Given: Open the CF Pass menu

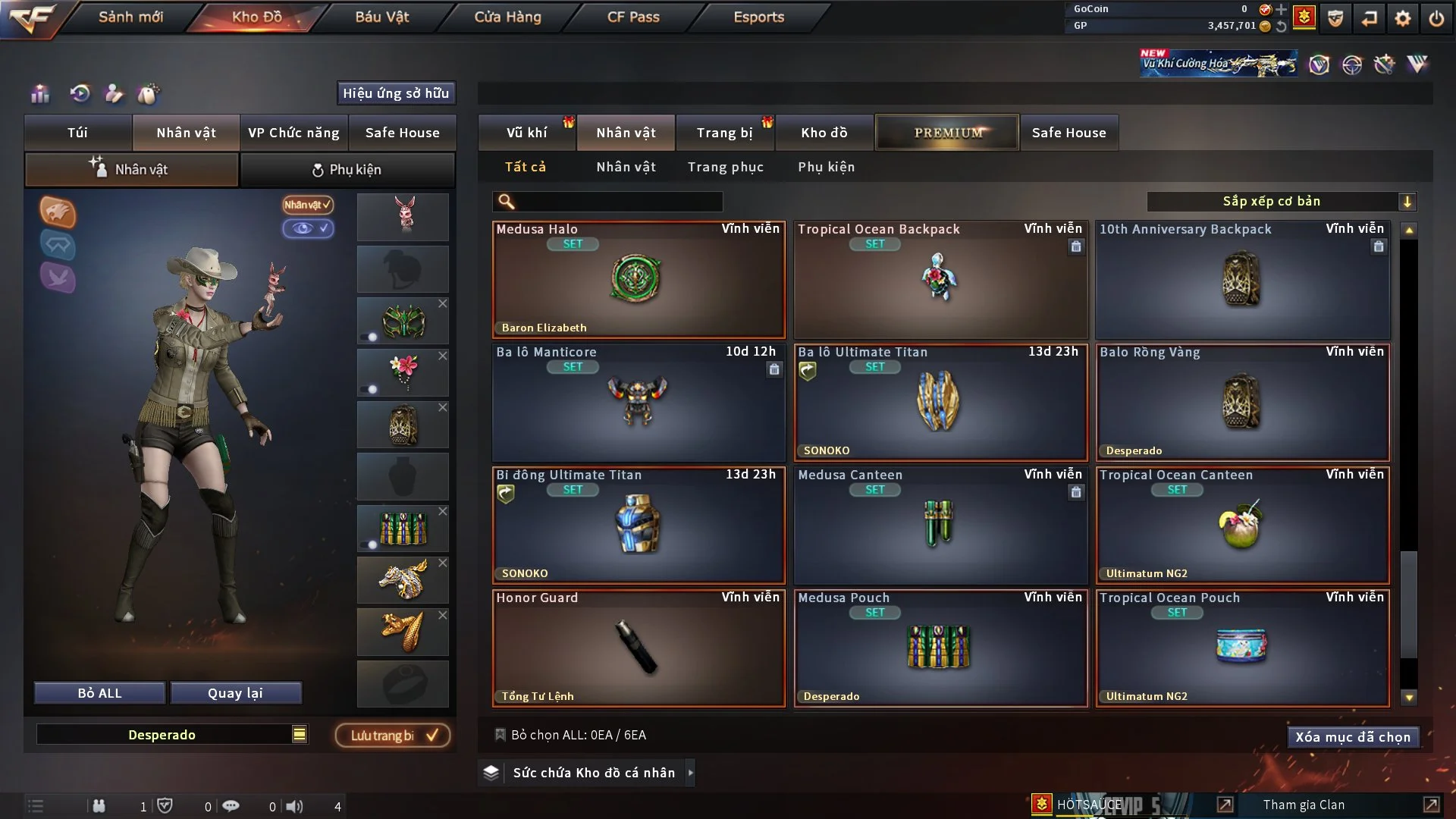Looking at the screenshot, I should [633, 17].
